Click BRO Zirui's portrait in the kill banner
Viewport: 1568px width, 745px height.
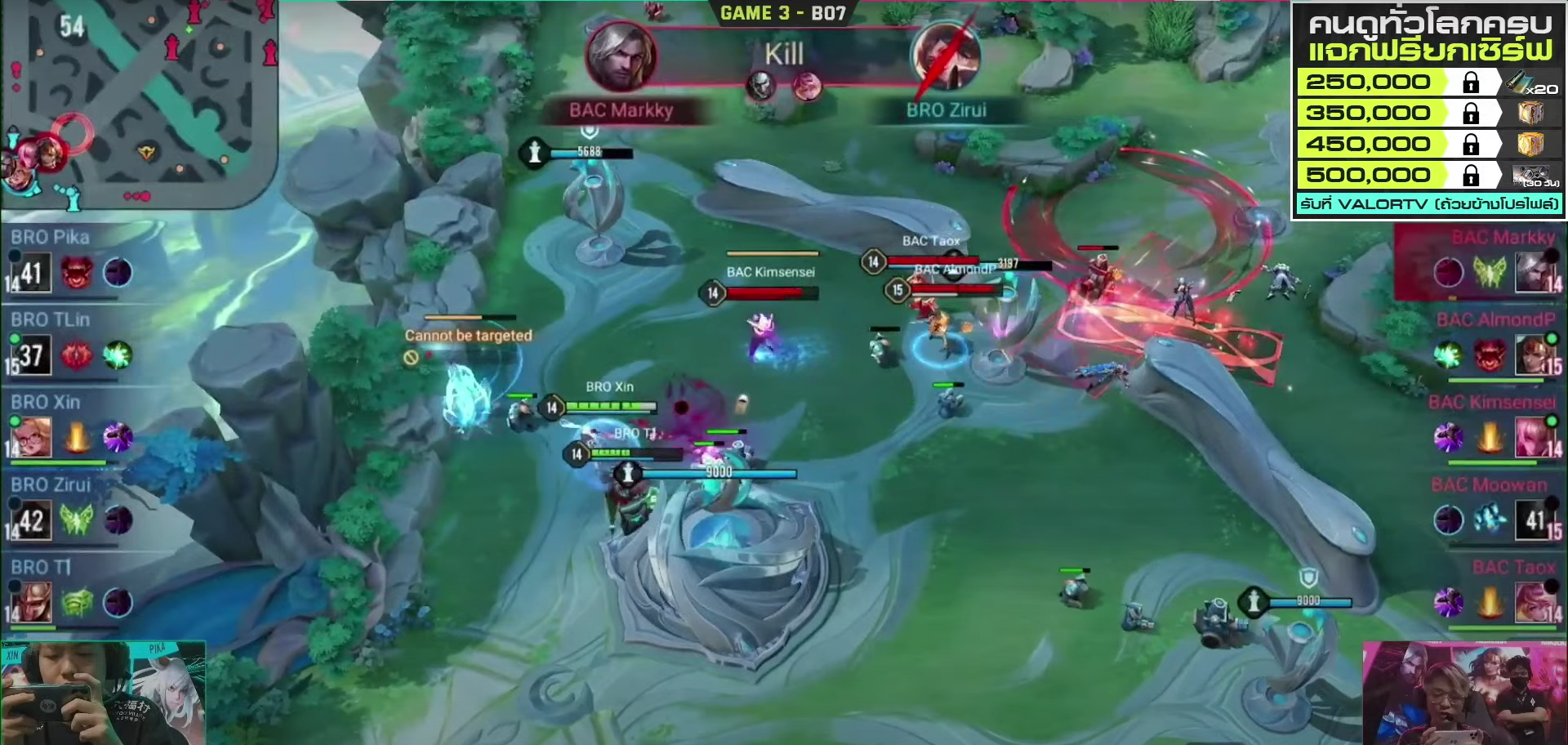click(x=946, y=56)
